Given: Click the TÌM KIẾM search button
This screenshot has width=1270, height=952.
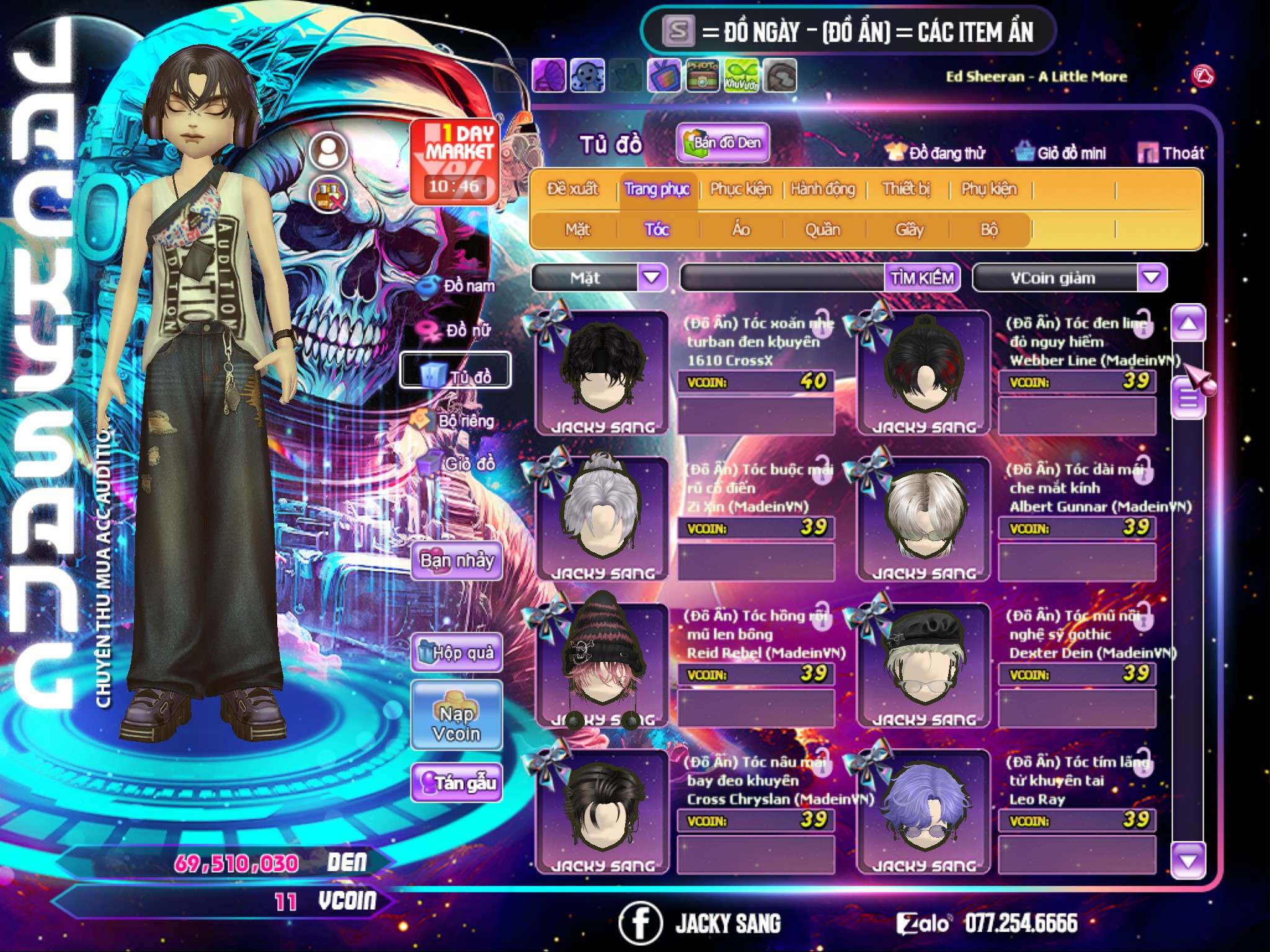Looking at the screenshot, I should coord(921,278).
